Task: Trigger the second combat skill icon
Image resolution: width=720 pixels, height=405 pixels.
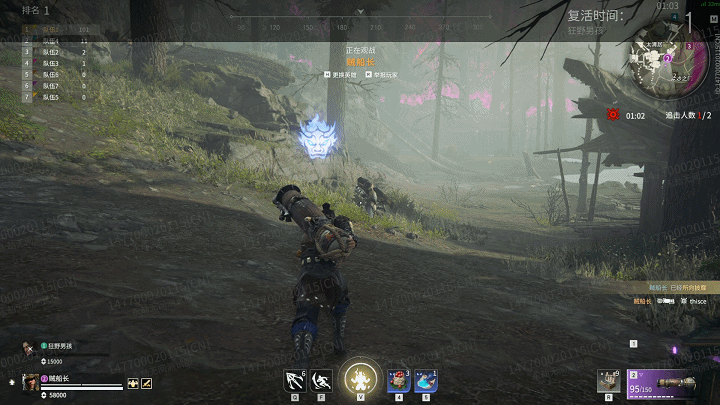Action: [x=322, y=380]
